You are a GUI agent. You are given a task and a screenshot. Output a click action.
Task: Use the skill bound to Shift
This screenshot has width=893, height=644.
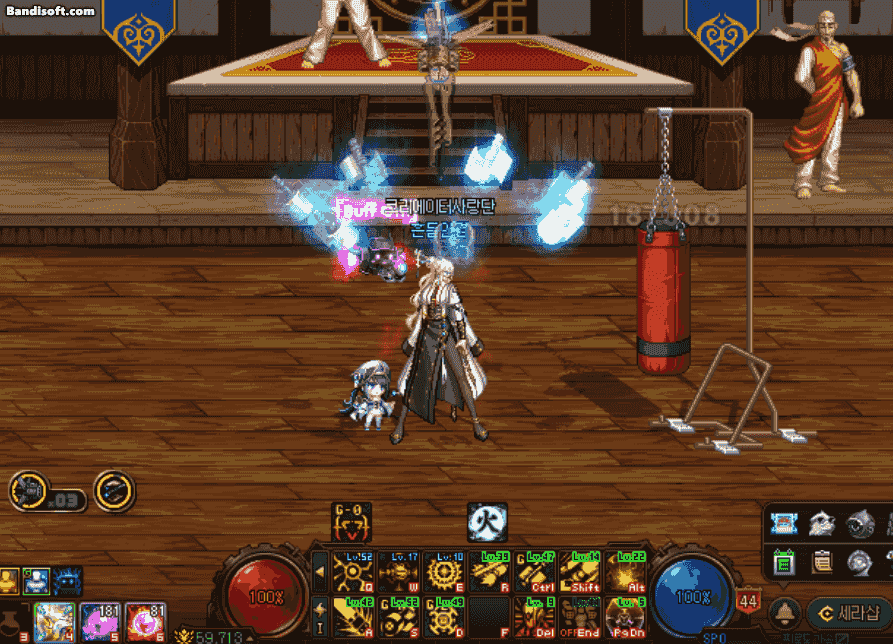pyautogui.click(x=580, y=573)
